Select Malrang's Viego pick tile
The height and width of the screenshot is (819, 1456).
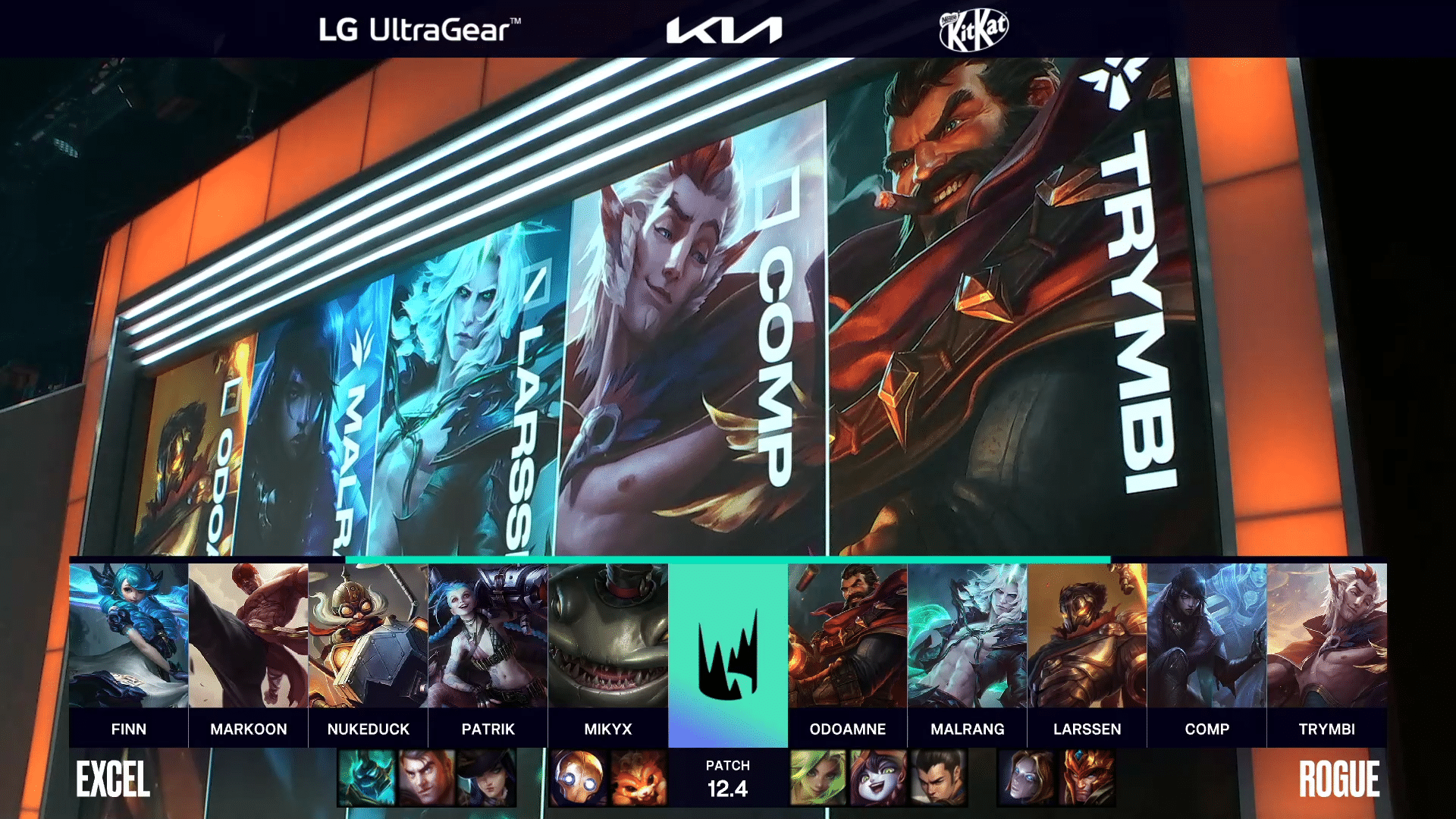point(967,635)
